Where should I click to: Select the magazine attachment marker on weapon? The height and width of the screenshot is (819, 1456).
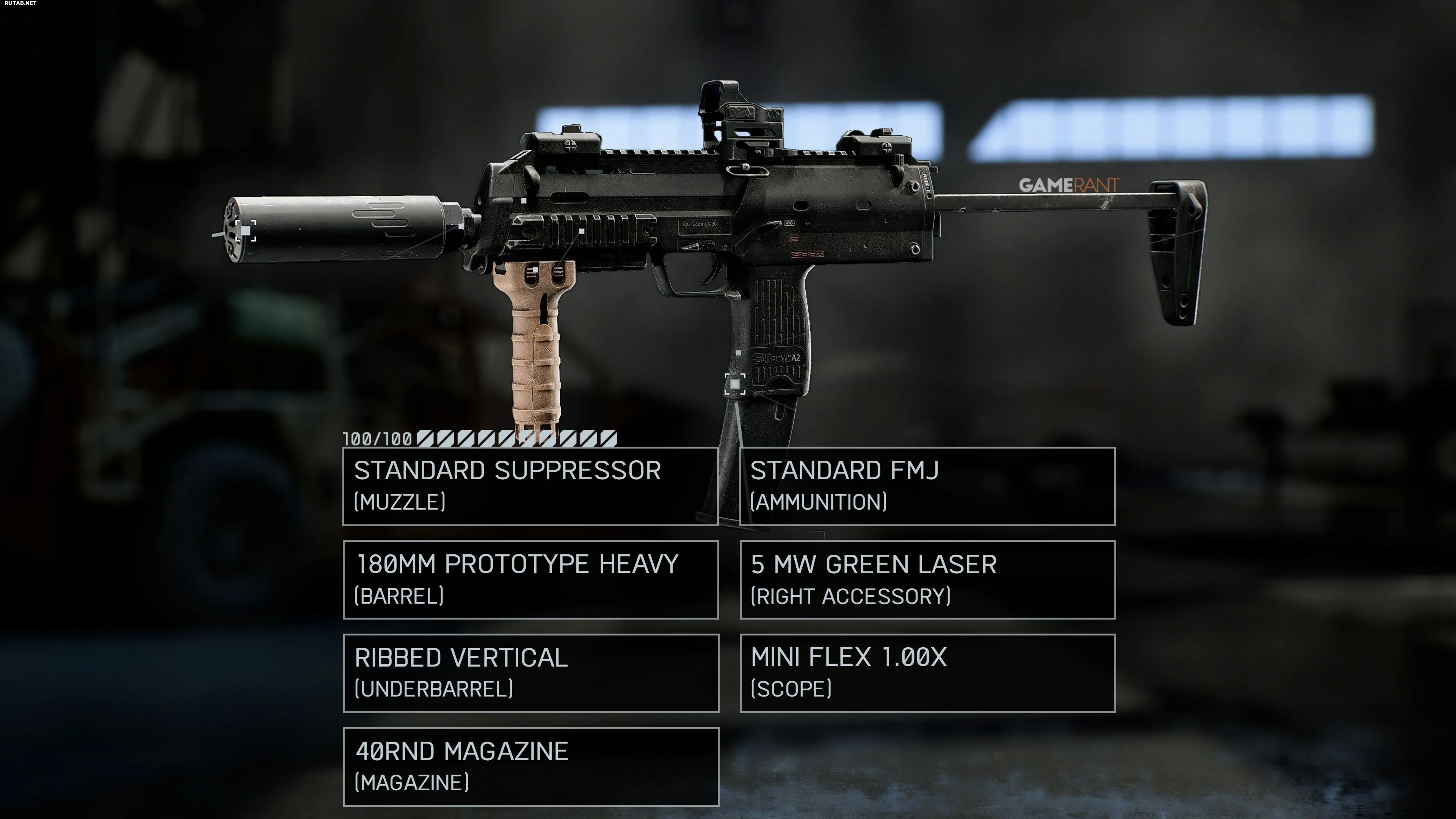(x=735, y=384)
